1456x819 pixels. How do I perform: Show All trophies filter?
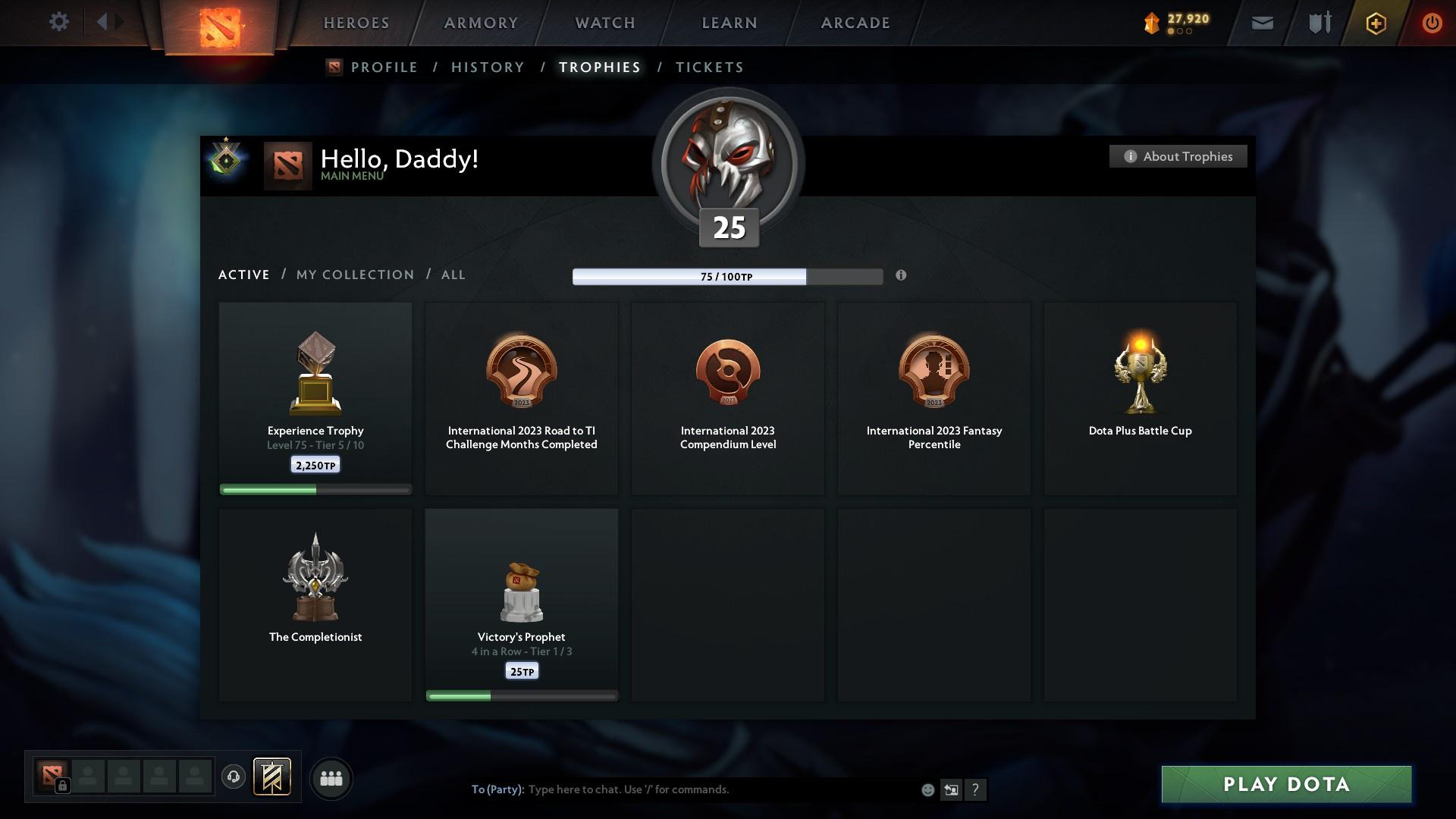[x=453, y=275]
